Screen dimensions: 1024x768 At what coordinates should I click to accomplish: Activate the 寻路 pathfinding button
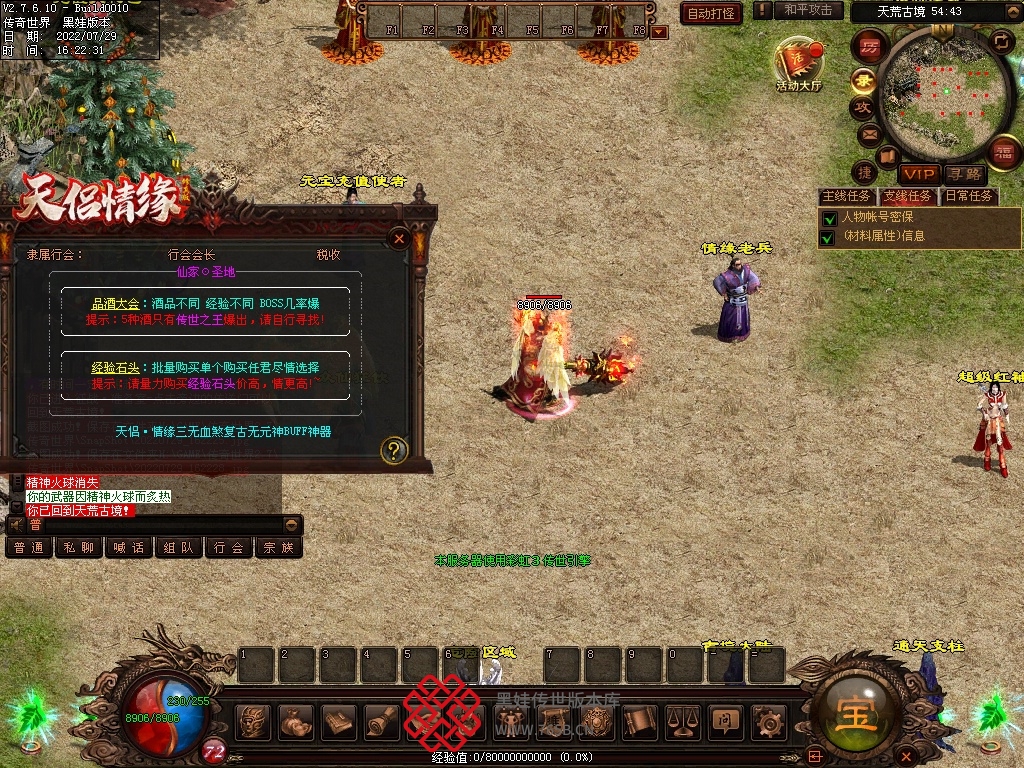965,174
